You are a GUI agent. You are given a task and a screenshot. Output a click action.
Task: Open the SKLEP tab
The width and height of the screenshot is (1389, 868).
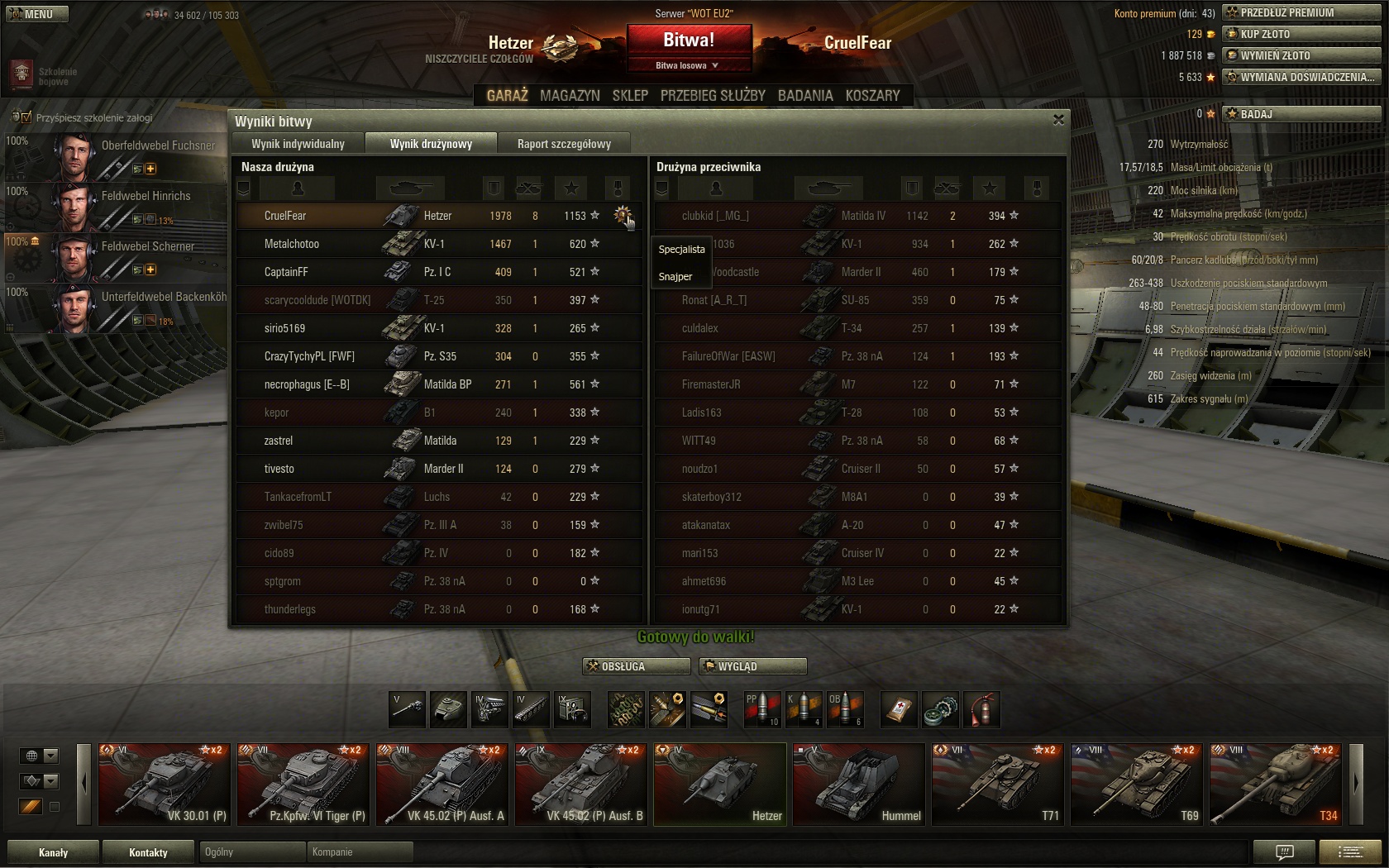pyautogui.click(x=630, y=95)
